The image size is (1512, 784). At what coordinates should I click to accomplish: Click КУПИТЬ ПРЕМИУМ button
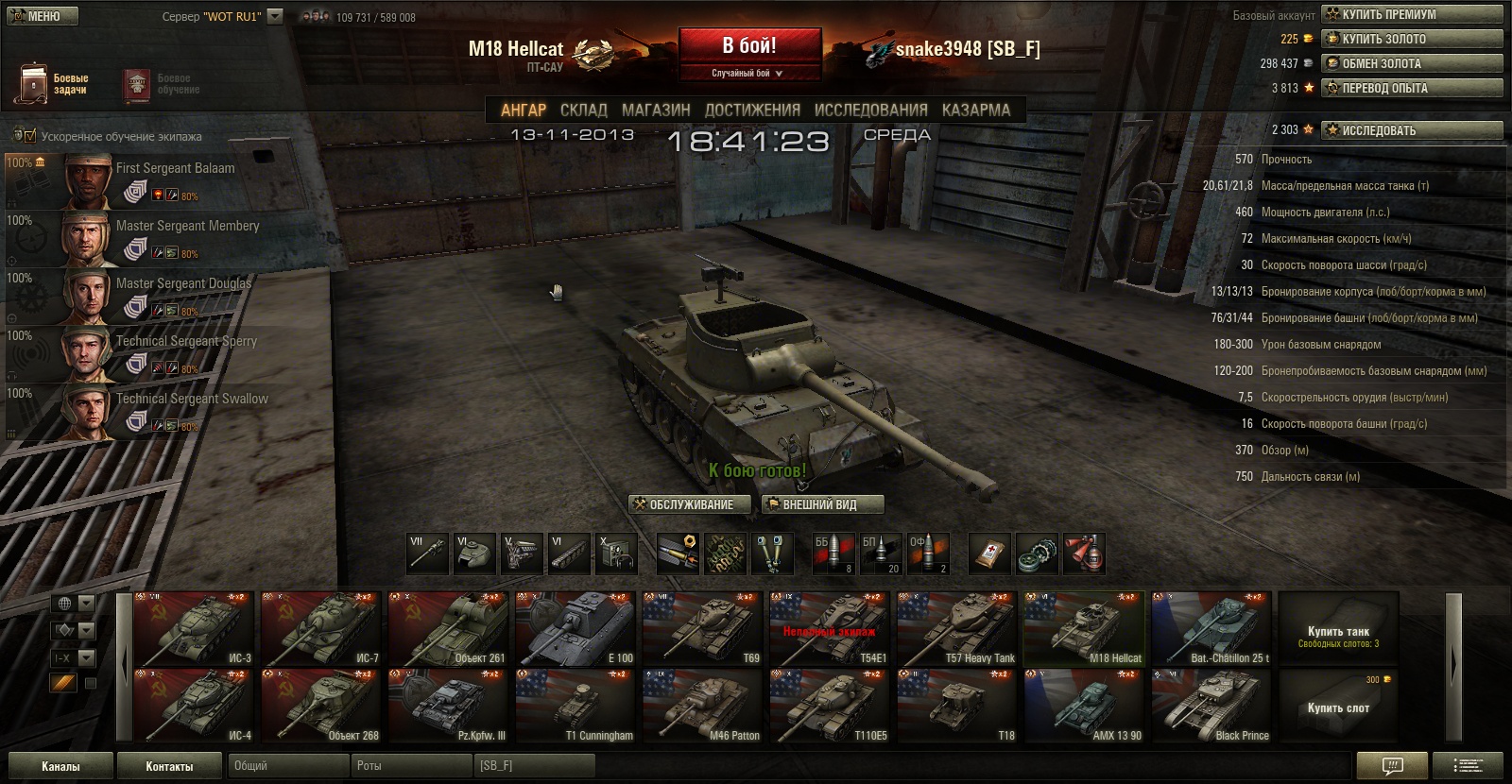(1412, 14)
